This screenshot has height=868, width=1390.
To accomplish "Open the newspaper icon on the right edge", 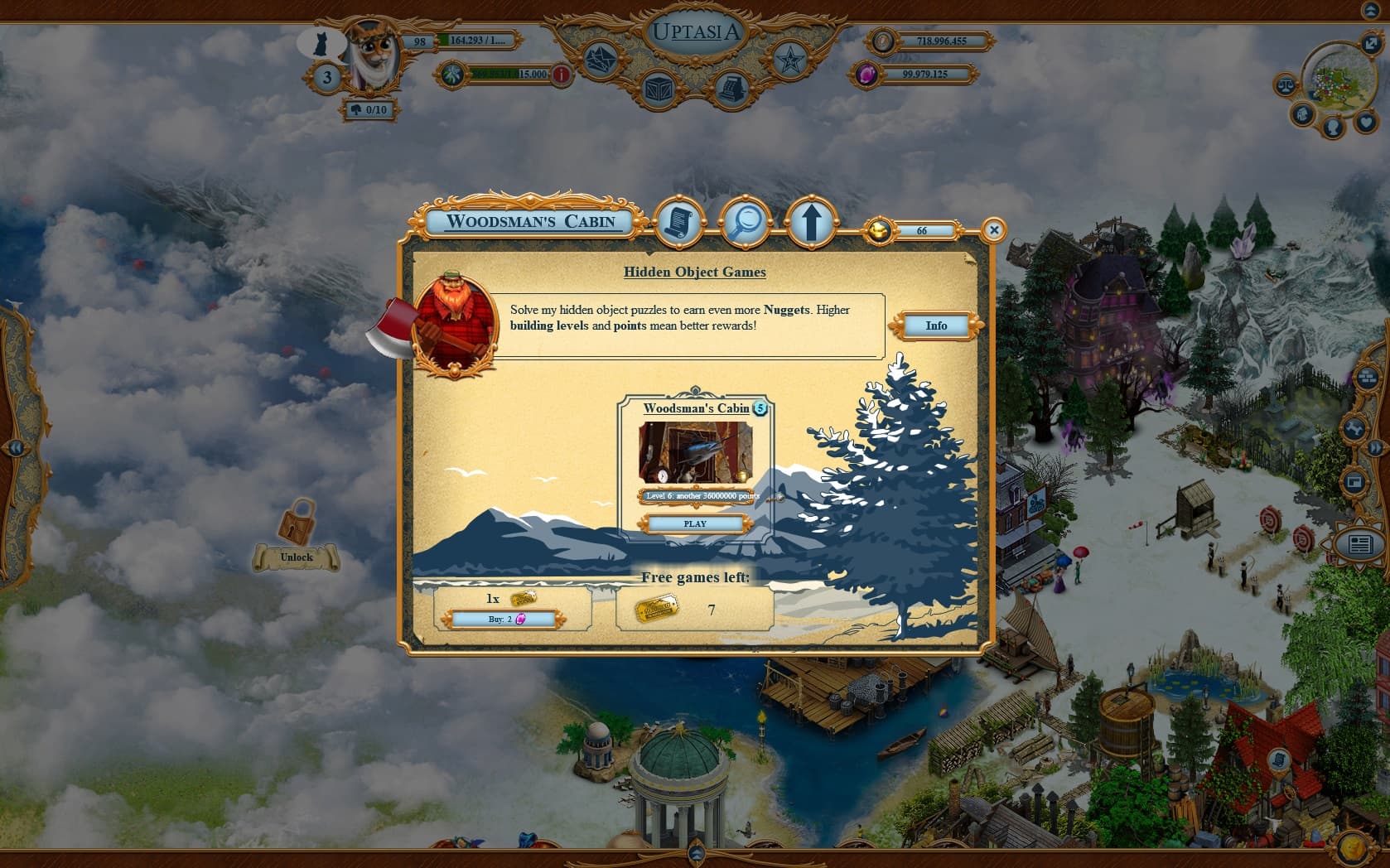I will point(1361,542).
